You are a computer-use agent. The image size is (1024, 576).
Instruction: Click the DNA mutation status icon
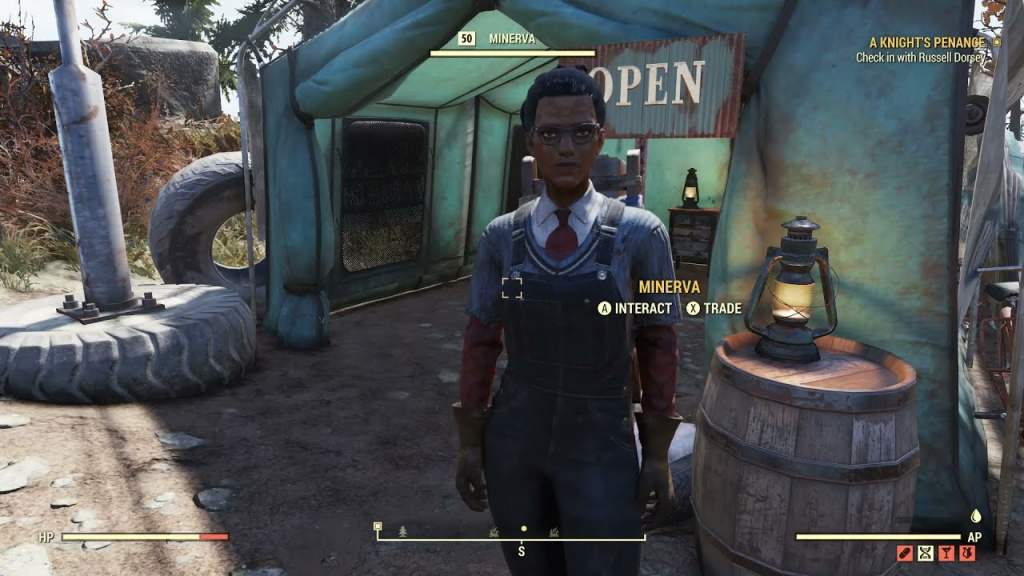coord(925,553)
